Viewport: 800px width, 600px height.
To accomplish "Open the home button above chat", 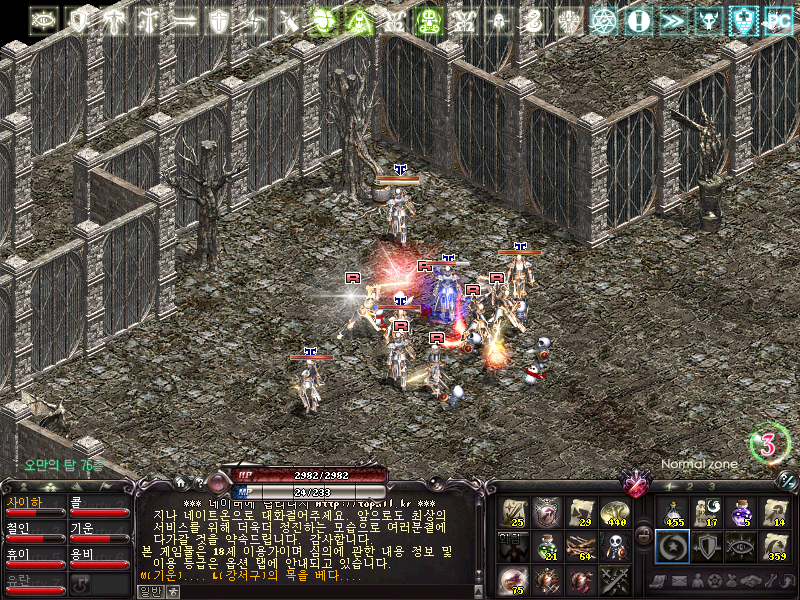I will click(179, 483).
